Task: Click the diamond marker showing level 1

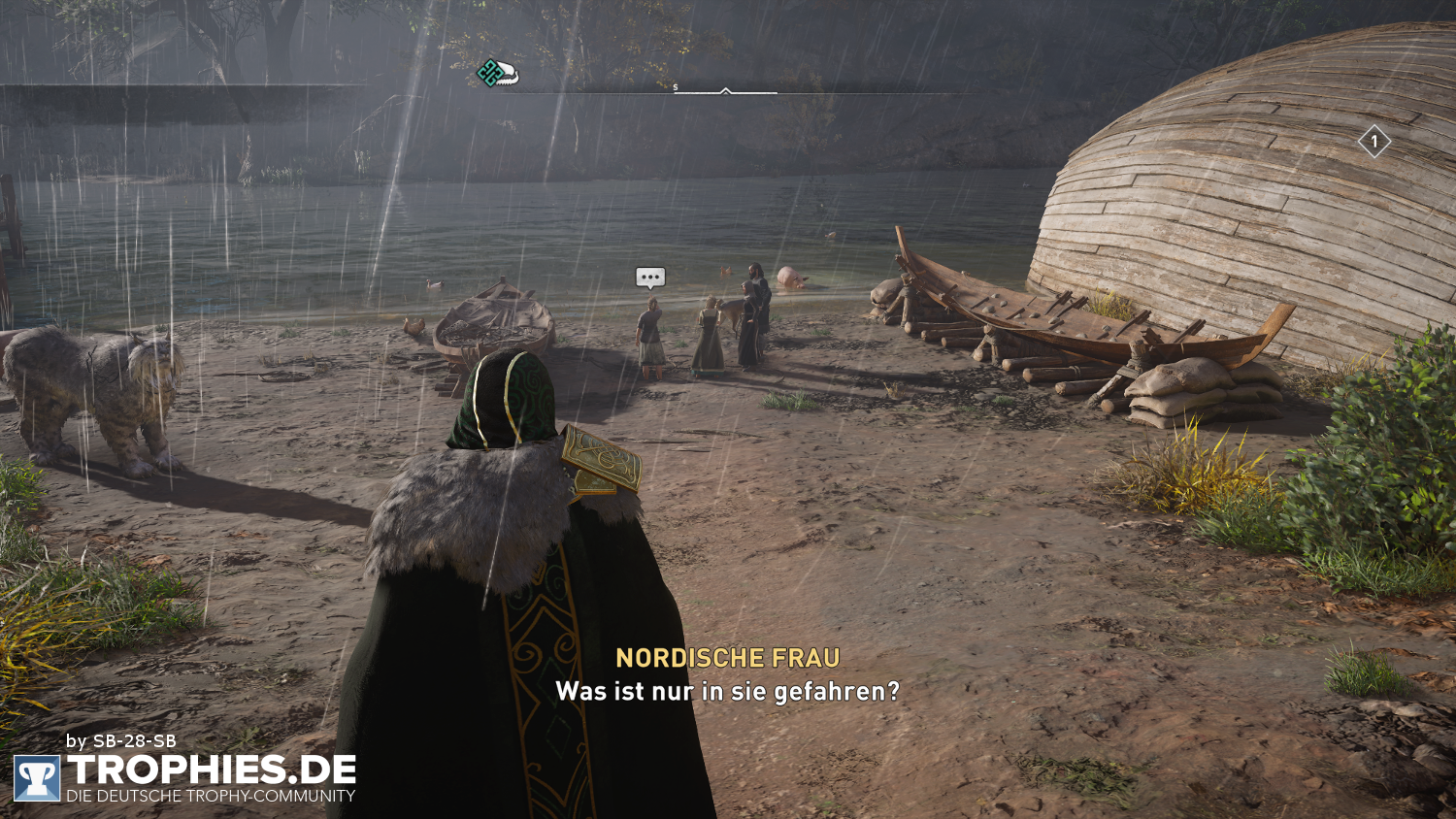Action: (1373, 144)
